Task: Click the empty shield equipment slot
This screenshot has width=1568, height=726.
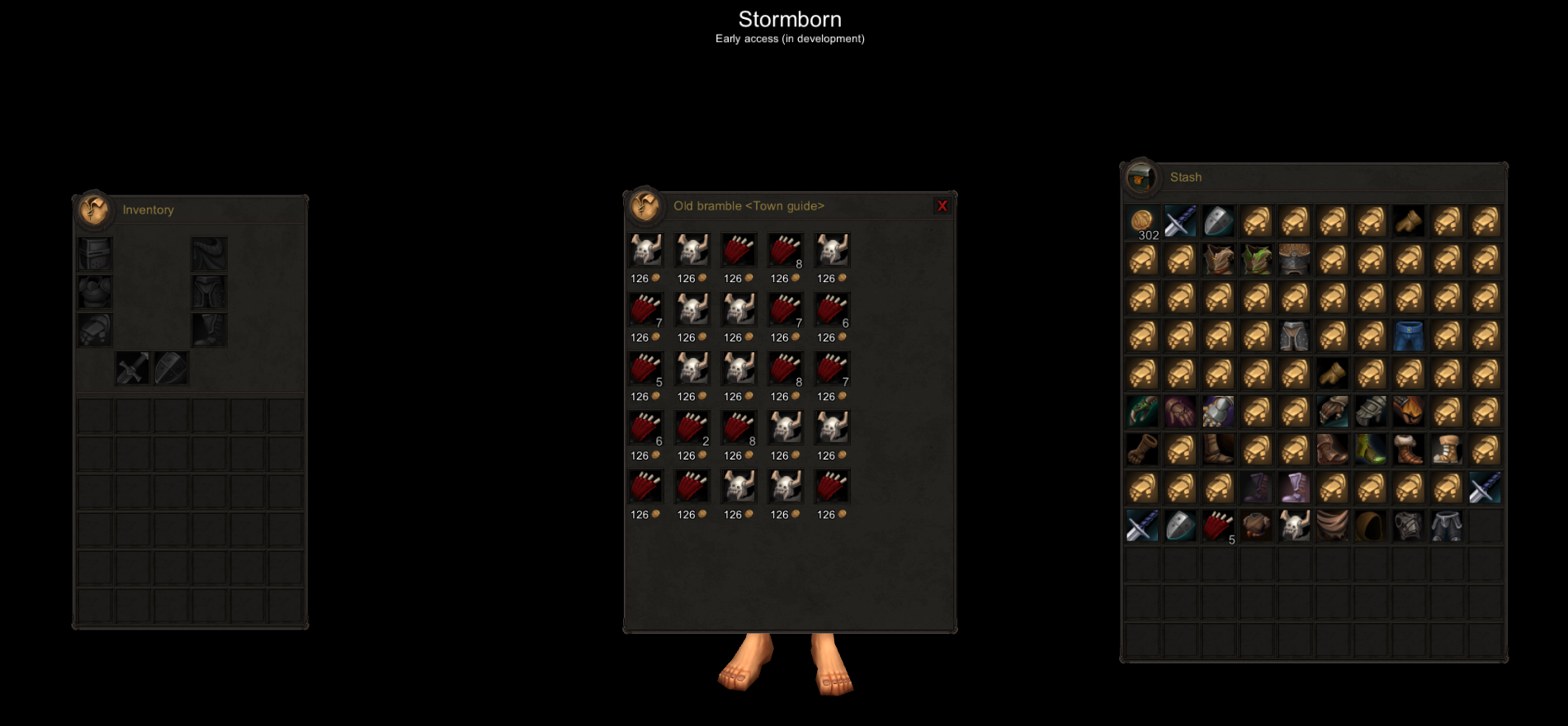Action: tap(171, 368)
